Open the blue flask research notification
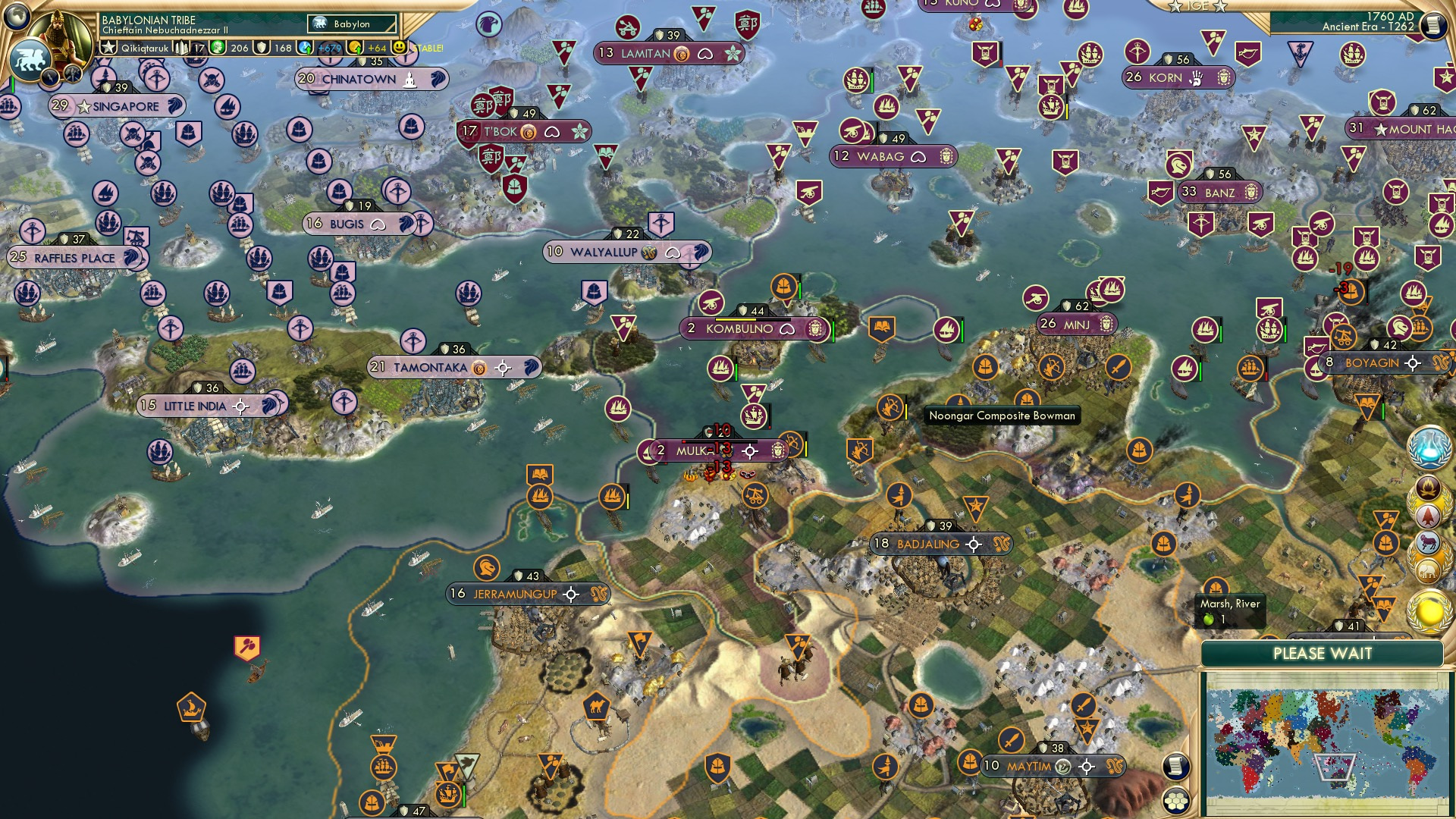1456x819 pixels. (x=1429, y=447)
